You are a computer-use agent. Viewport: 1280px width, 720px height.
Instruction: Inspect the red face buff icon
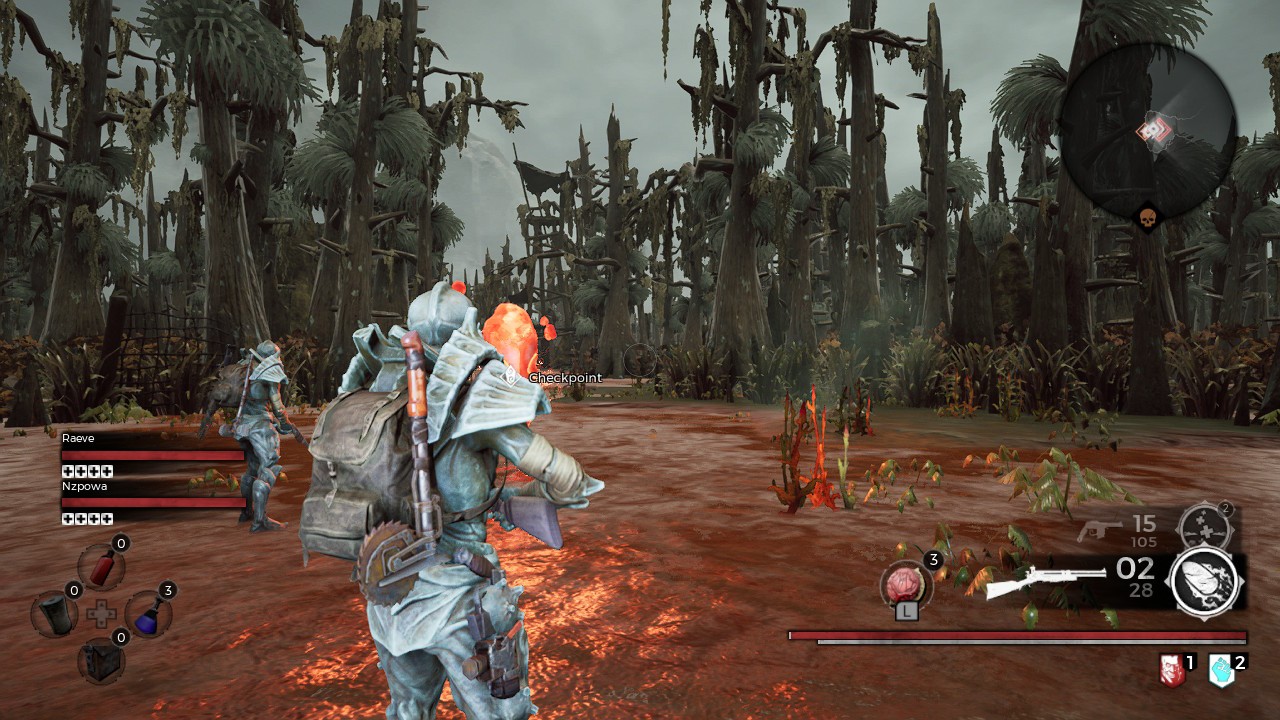(1171, 670)
